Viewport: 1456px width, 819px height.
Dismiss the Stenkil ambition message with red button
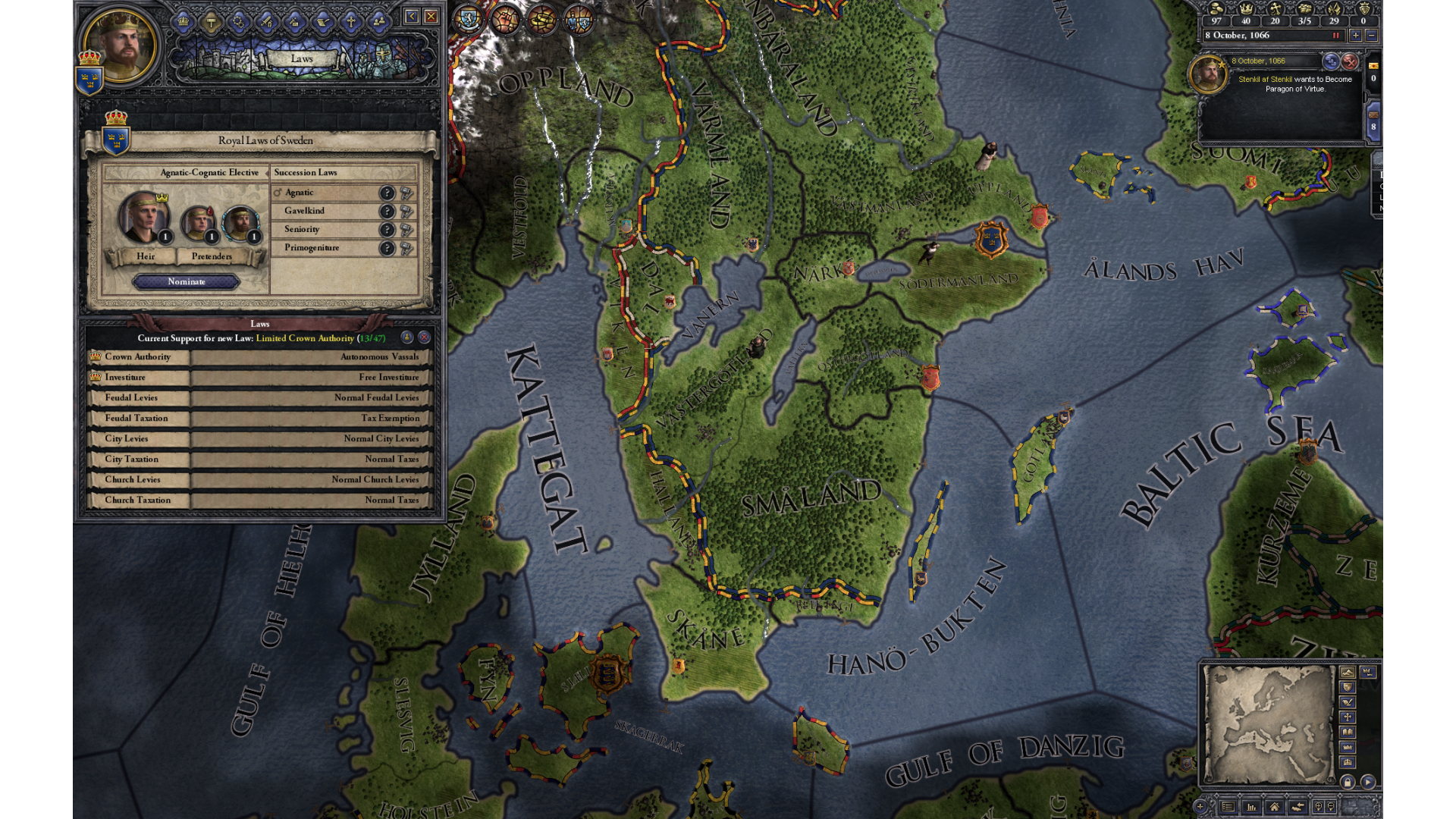point(1350,61)
